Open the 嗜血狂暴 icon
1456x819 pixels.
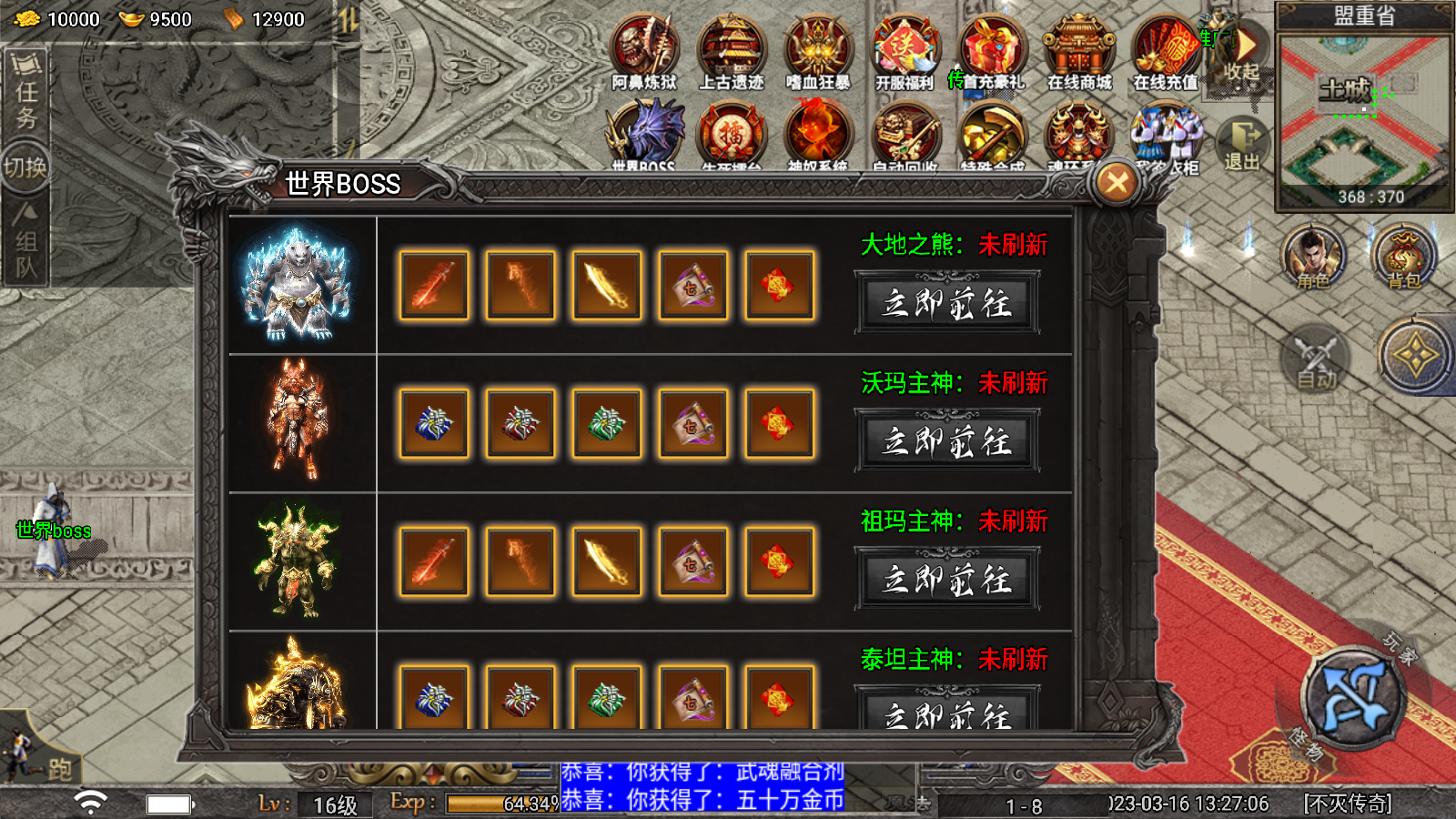coord(817,50)
